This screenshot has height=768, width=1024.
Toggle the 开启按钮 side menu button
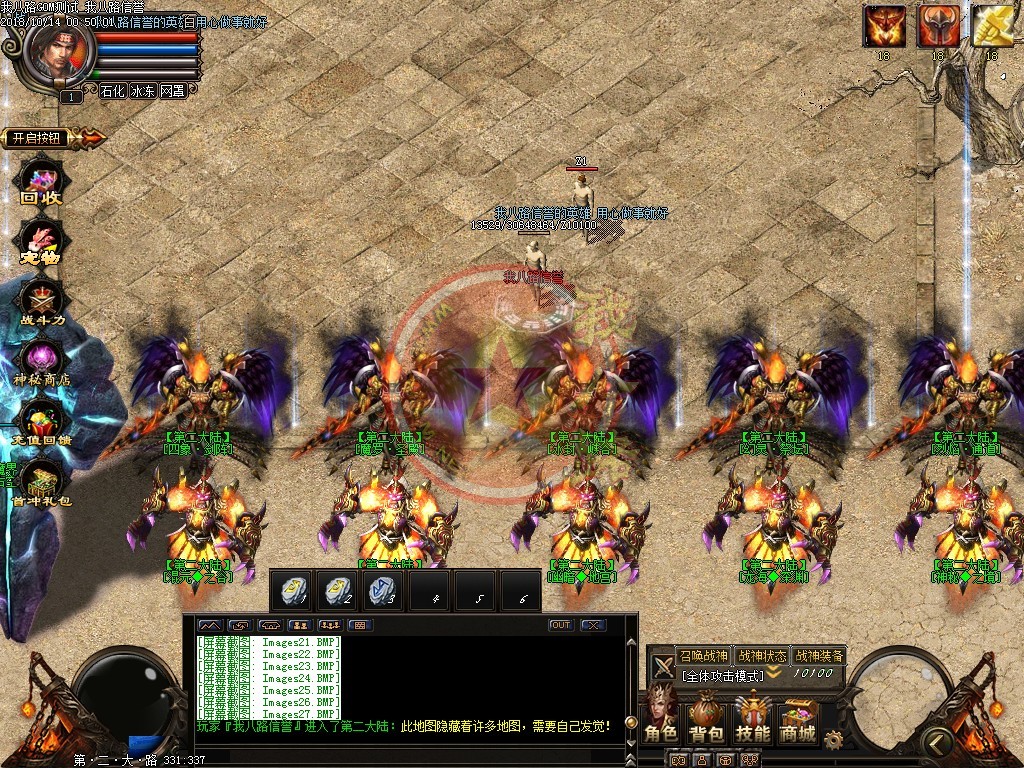[x=40, y=138]
